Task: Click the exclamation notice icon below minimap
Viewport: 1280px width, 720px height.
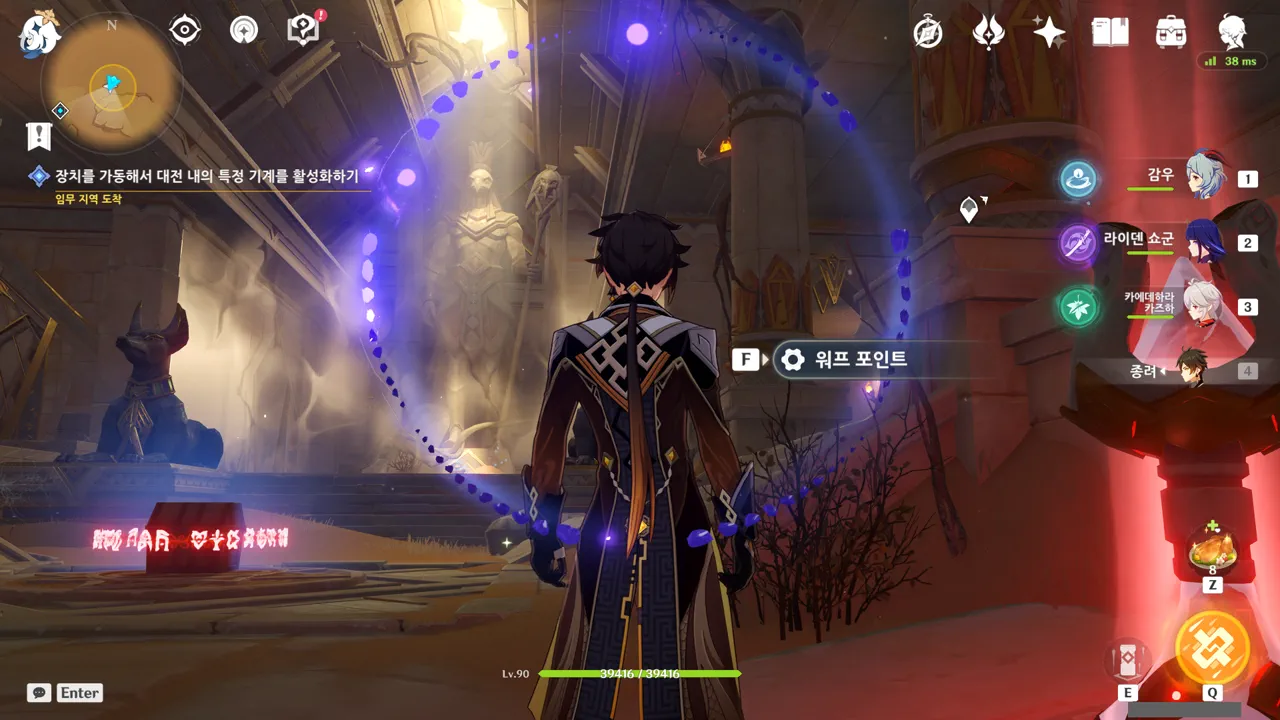Action: point(38,135)
